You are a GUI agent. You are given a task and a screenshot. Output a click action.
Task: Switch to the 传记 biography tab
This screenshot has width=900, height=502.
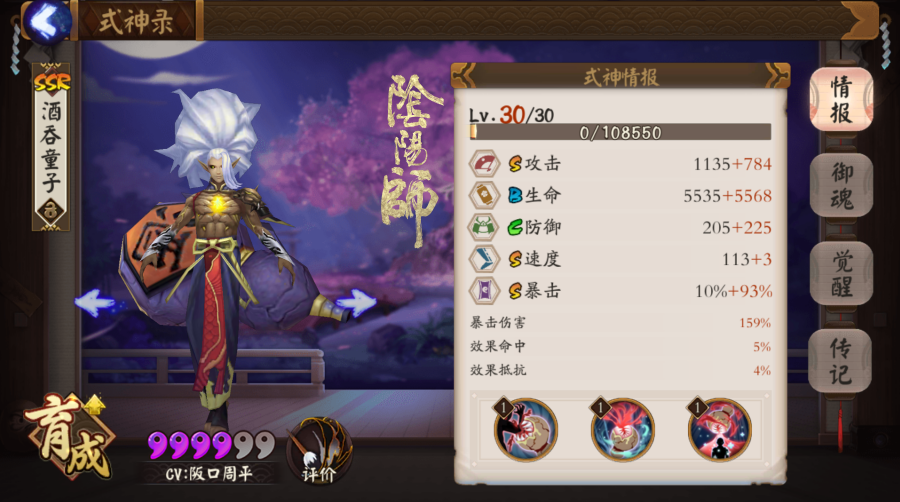click(840, 360)
